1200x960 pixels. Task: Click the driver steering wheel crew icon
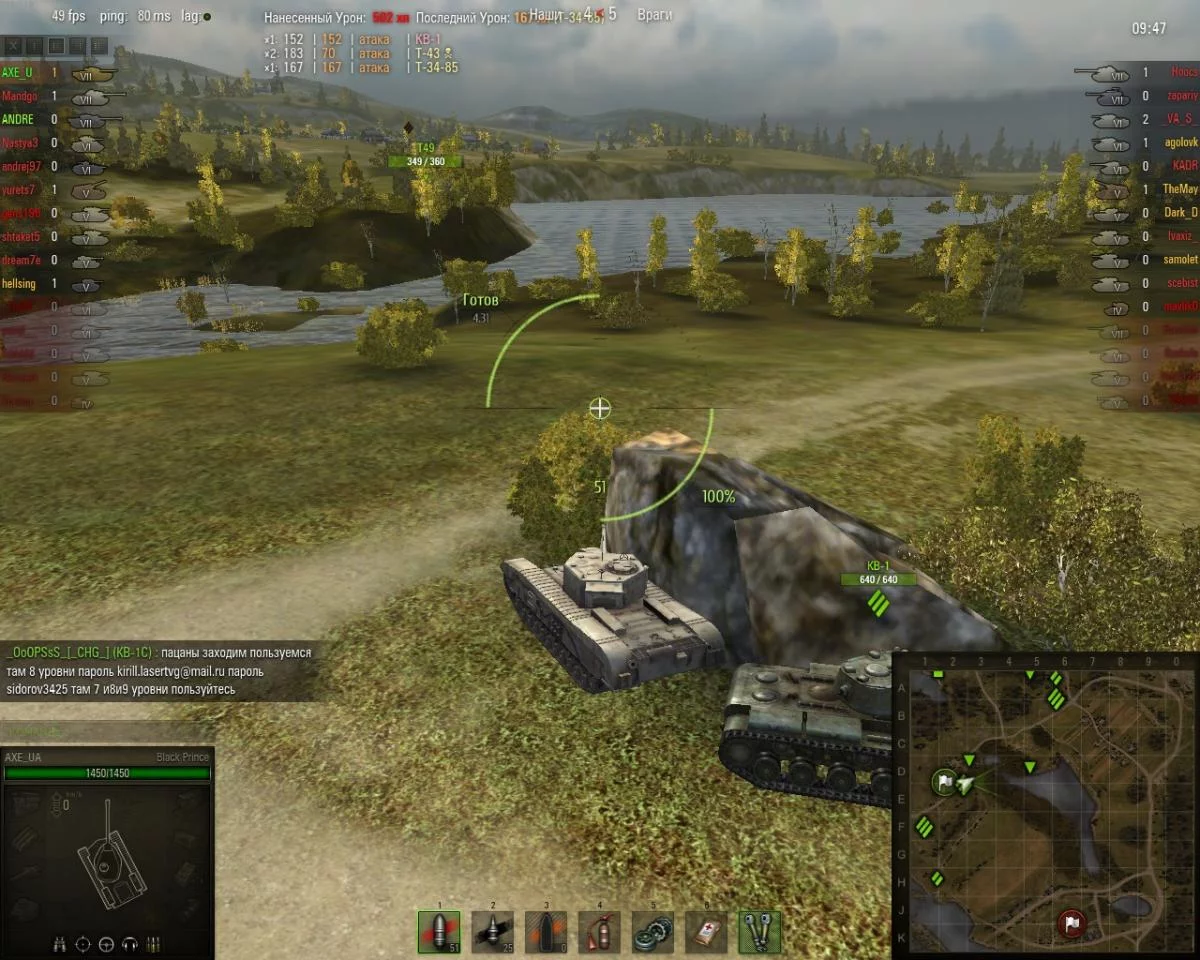[x=106, y=943]
